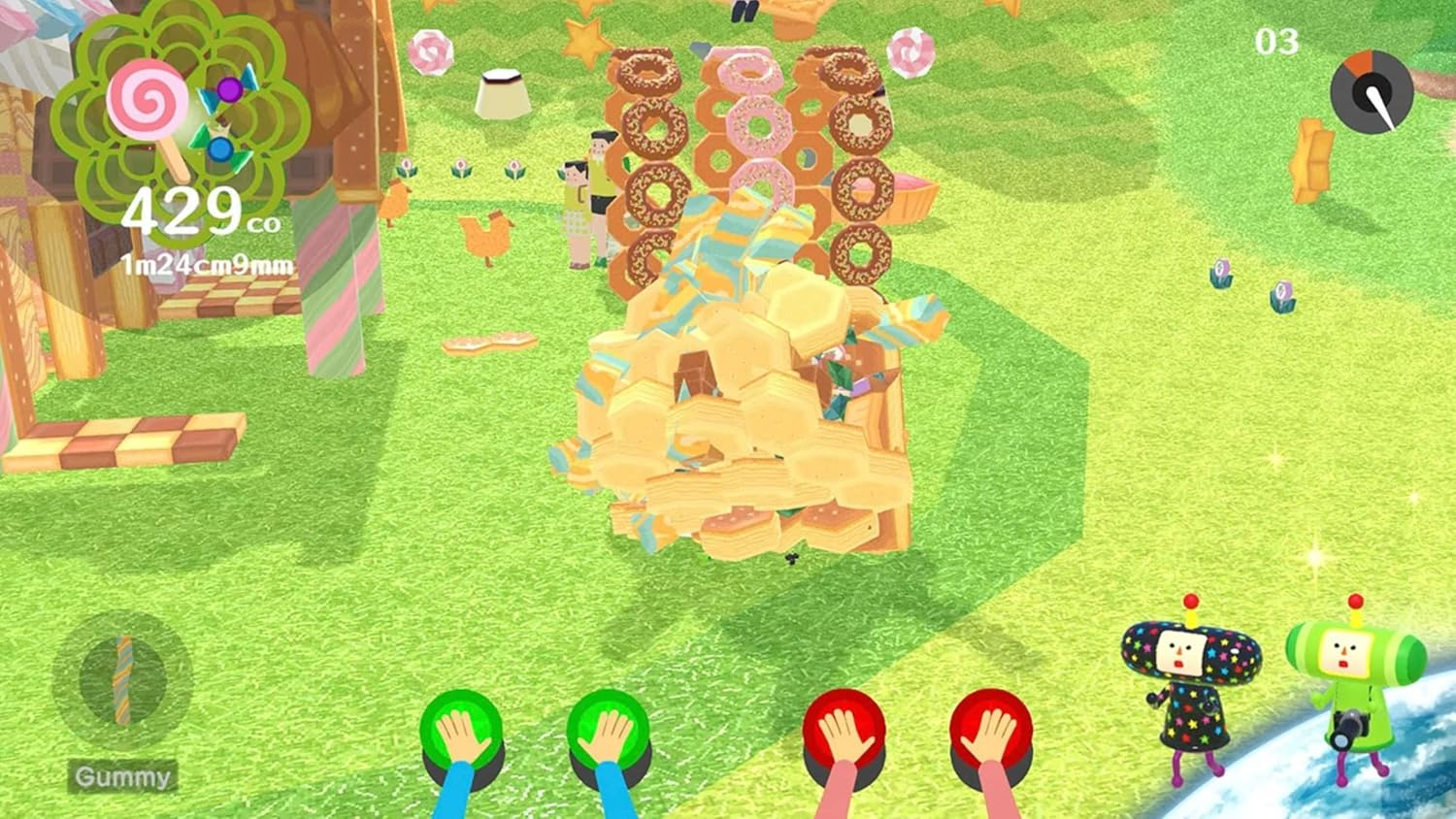Click the round timer dial
1456x819 pixels.
[1372, 92]
